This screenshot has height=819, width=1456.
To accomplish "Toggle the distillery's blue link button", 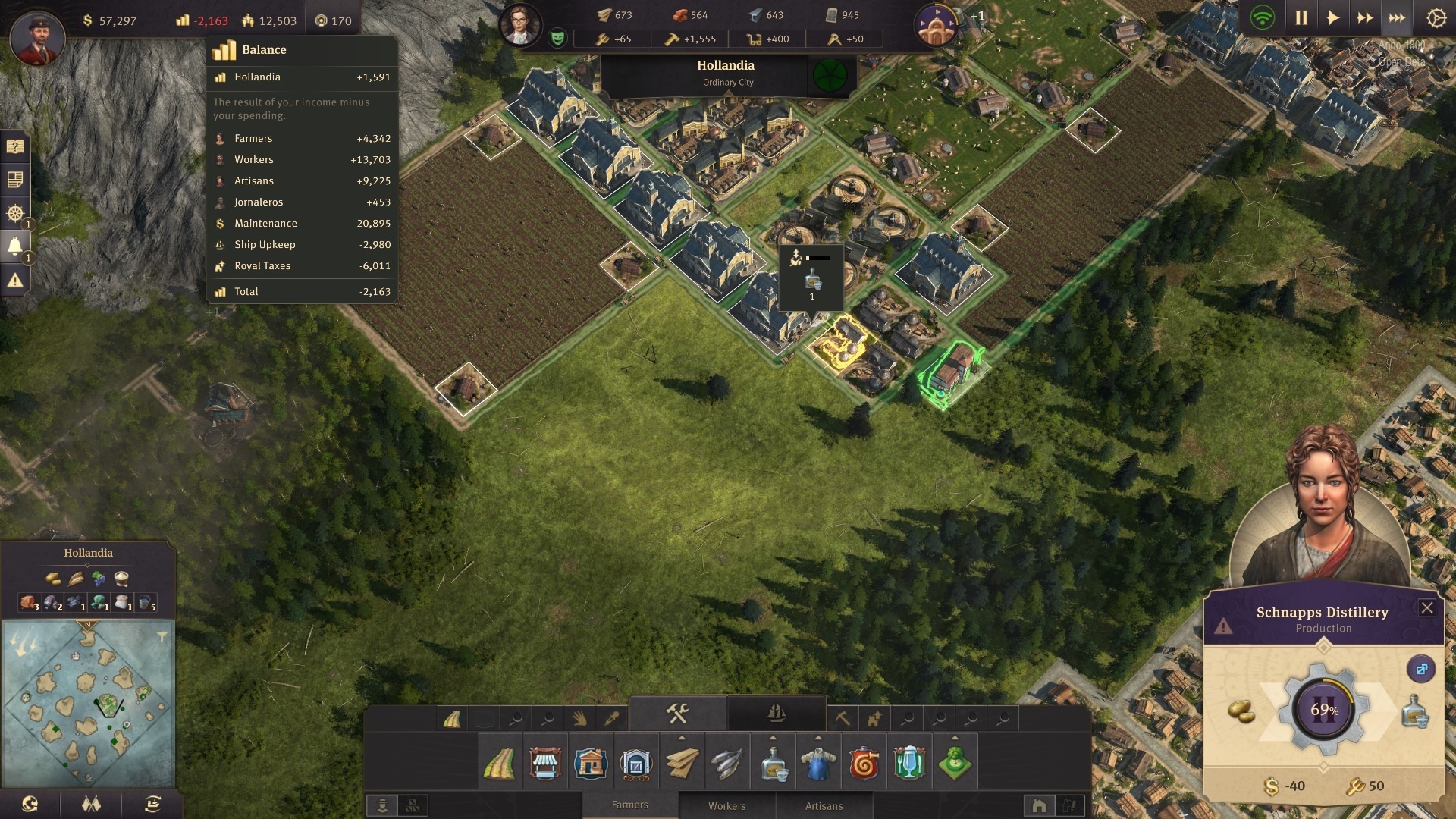I will coord(1420,669).
